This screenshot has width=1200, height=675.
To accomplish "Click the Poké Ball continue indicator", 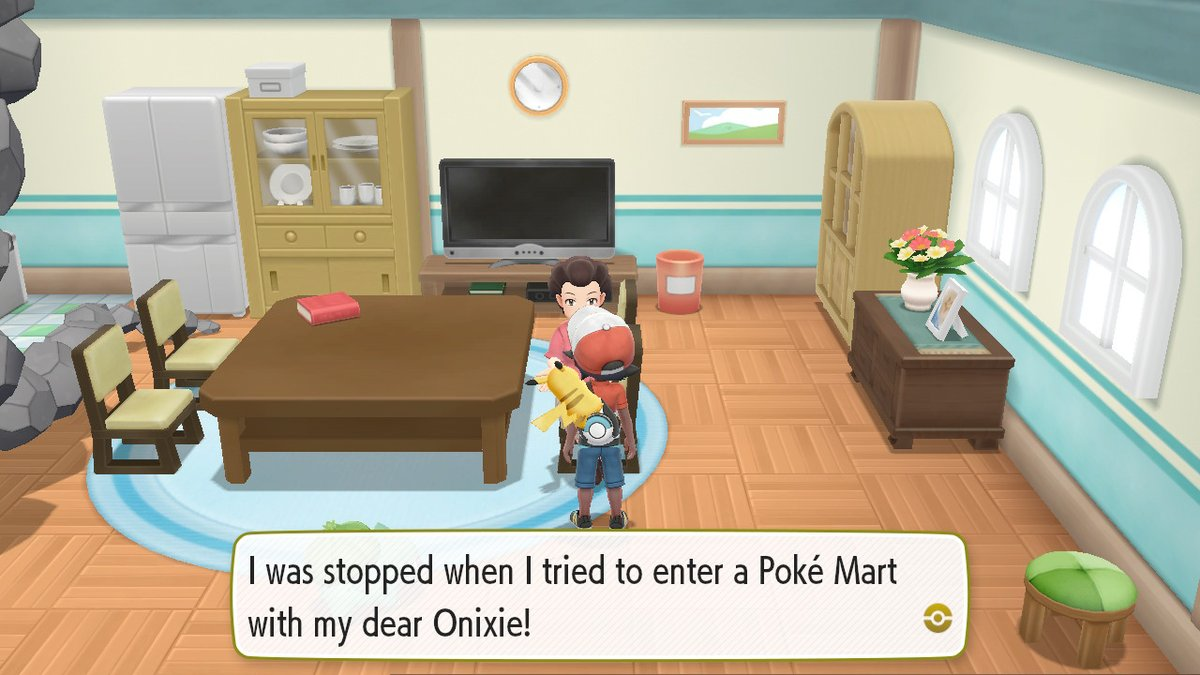I will click(x=939, y=617).
